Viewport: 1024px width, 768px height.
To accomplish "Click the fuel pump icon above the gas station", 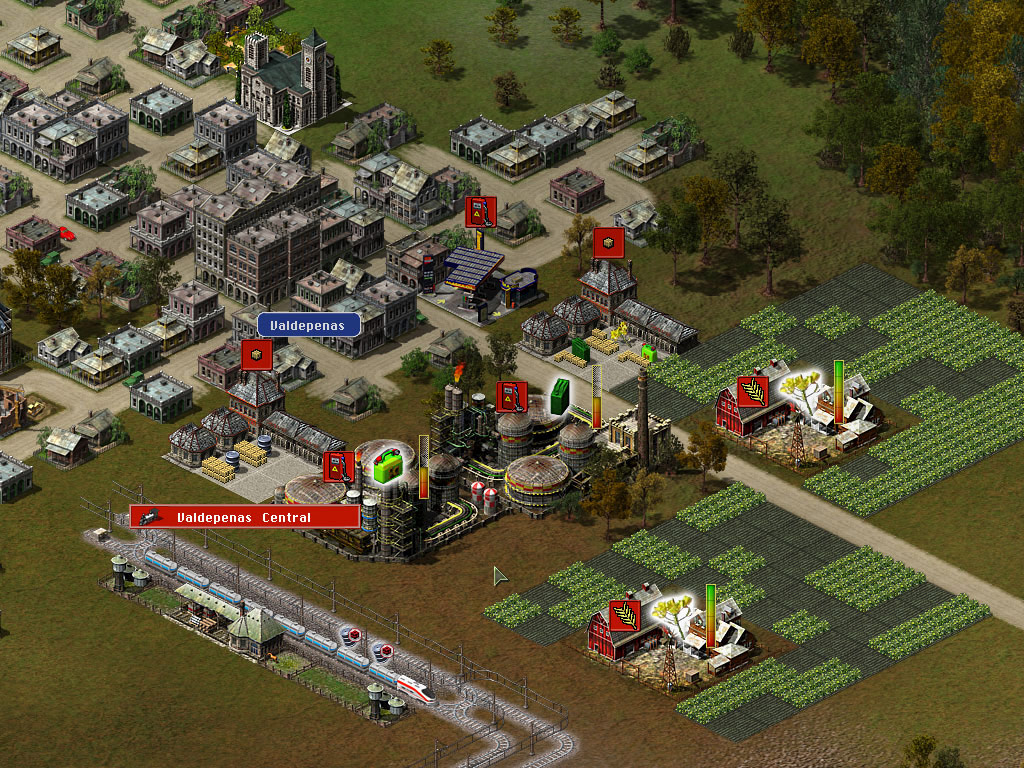I will 481,211.
